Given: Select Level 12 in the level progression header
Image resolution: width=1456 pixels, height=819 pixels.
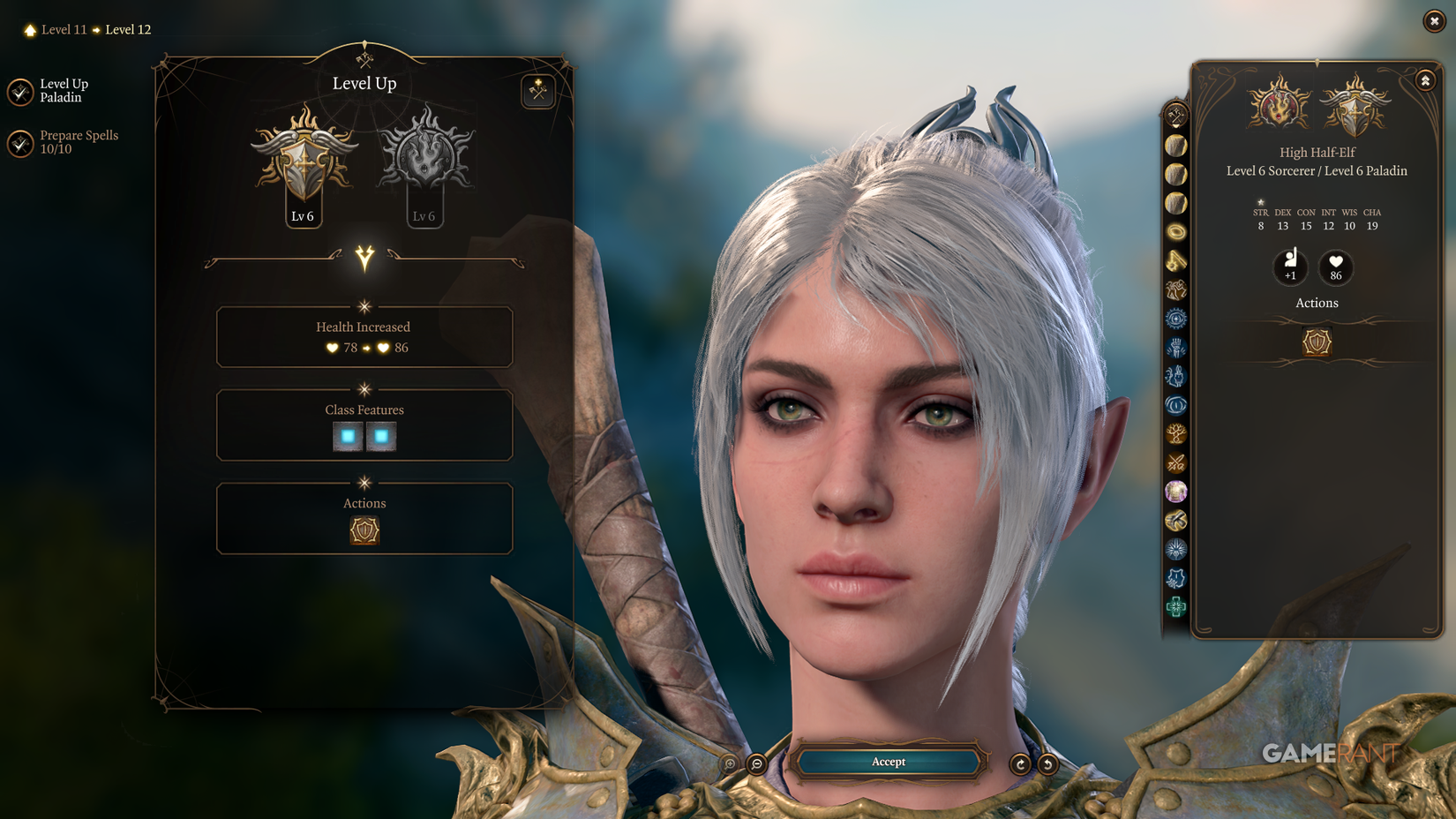Looking at the screenshot, I should pos(128,29).
